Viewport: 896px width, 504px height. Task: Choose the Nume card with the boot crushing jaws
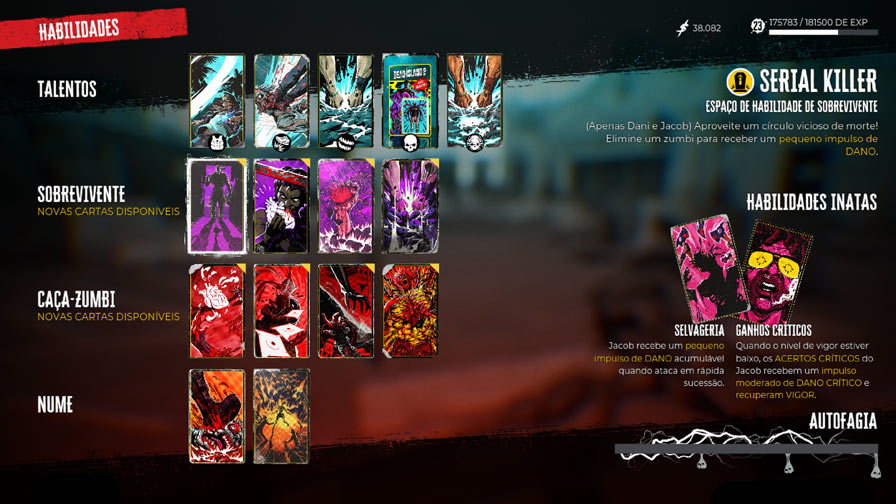tap(217, 416)
